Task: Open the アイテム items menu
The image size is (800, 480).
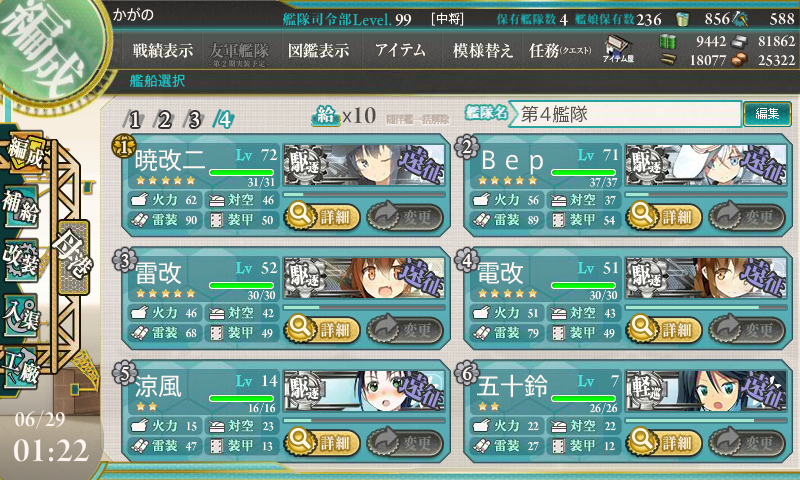Action: (399, 51)
